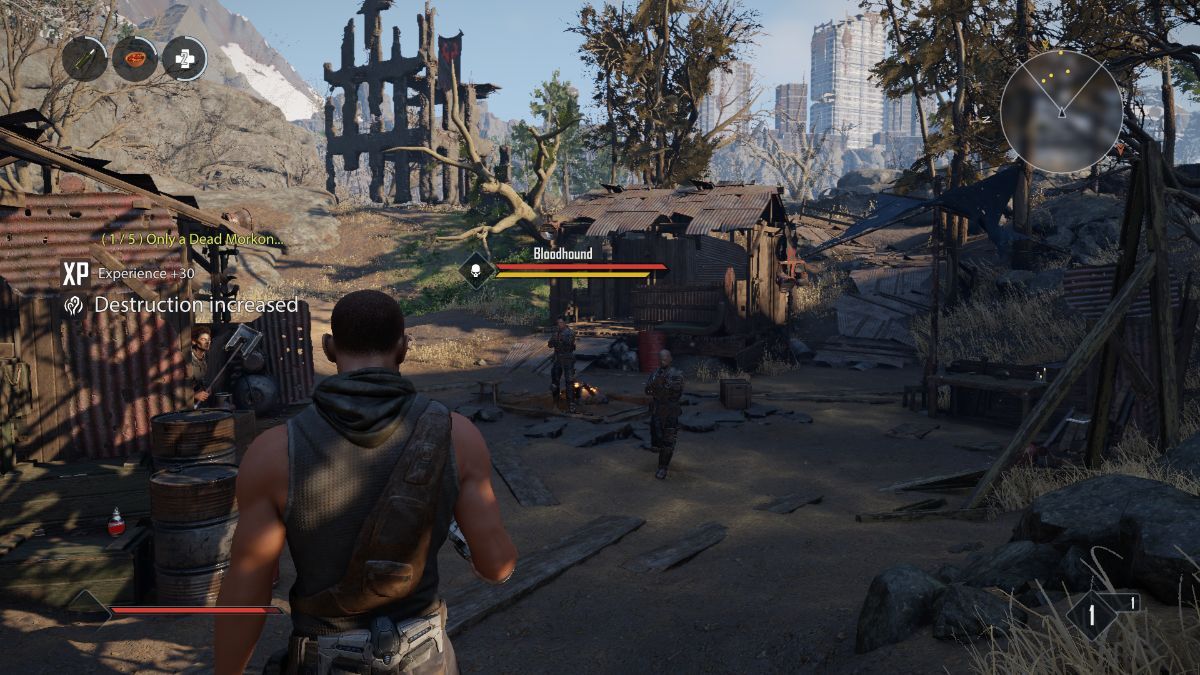This screenshot has height=675, width=1200.
Task: Select the diamond quickslot showing number 1
Action: 1091,613
